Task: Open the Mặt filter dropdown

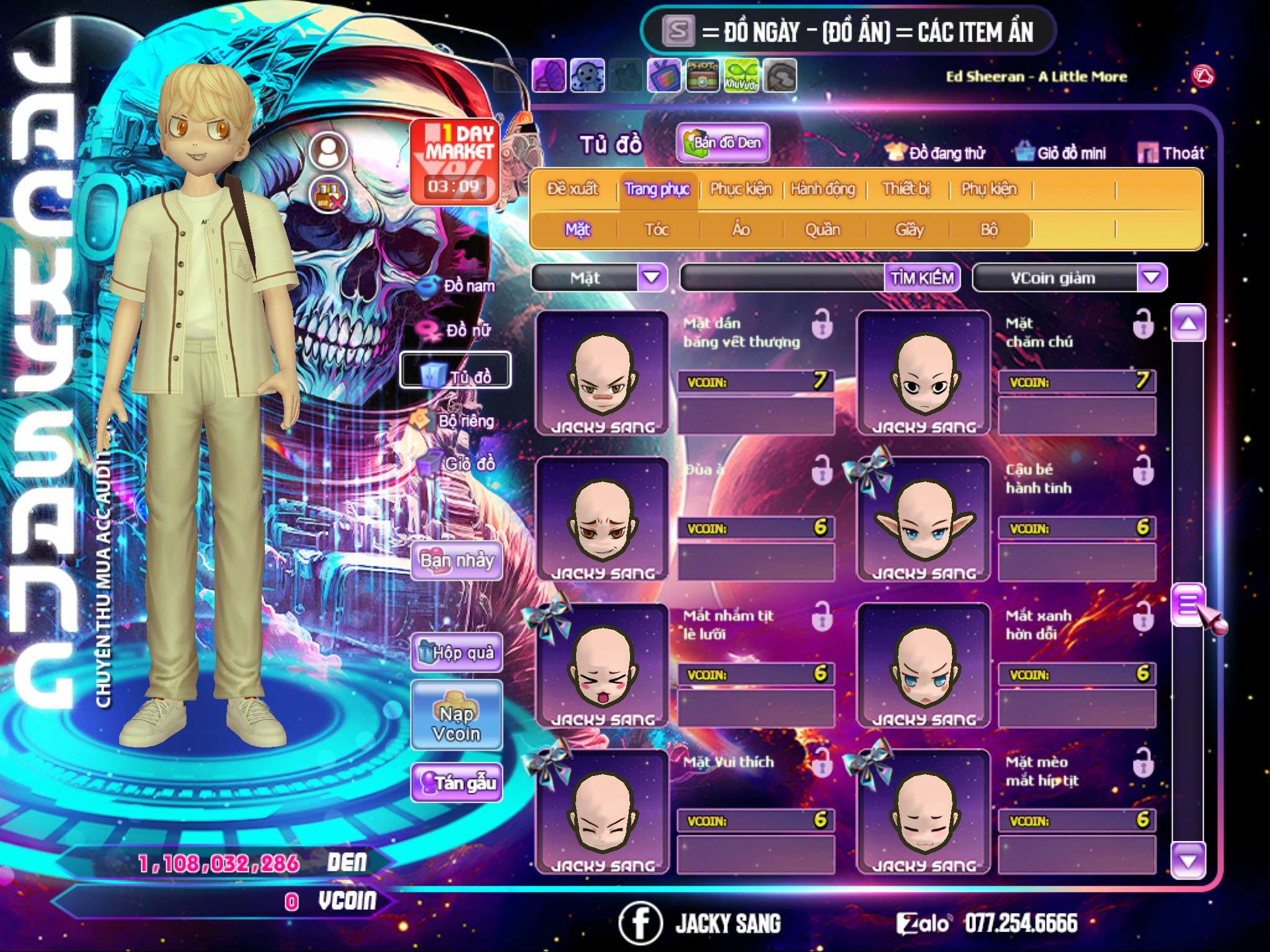Action: point(652,278)
